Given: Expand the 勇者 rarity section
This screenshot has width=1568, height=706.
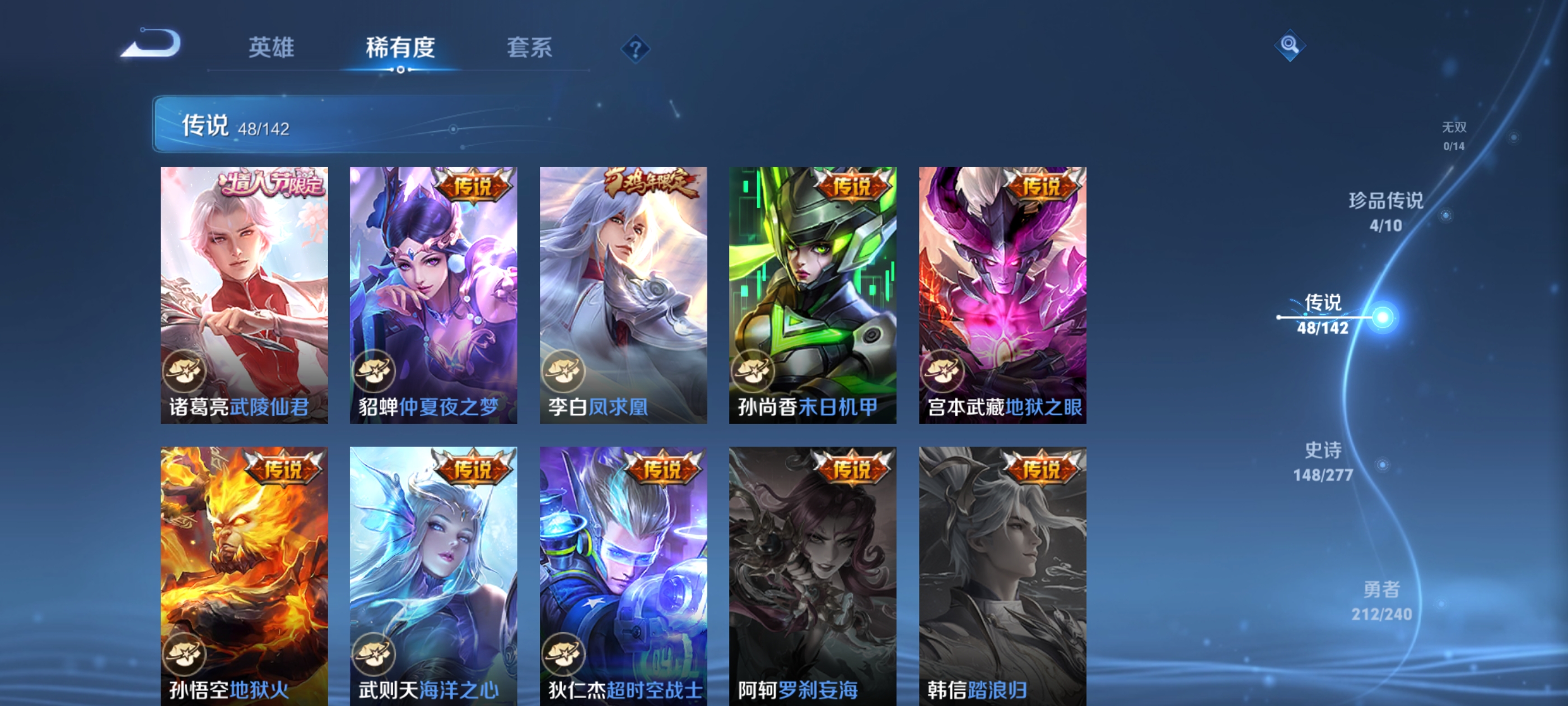Looking at the screenshot, I should click(1381, 602).
